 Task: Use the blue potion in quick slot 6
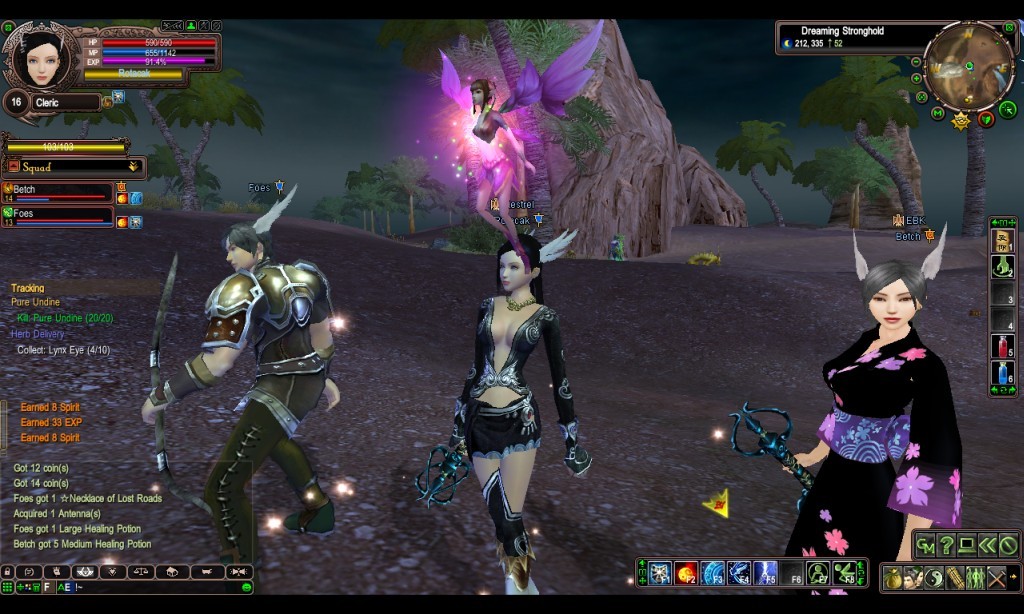tap(1002, 373)
